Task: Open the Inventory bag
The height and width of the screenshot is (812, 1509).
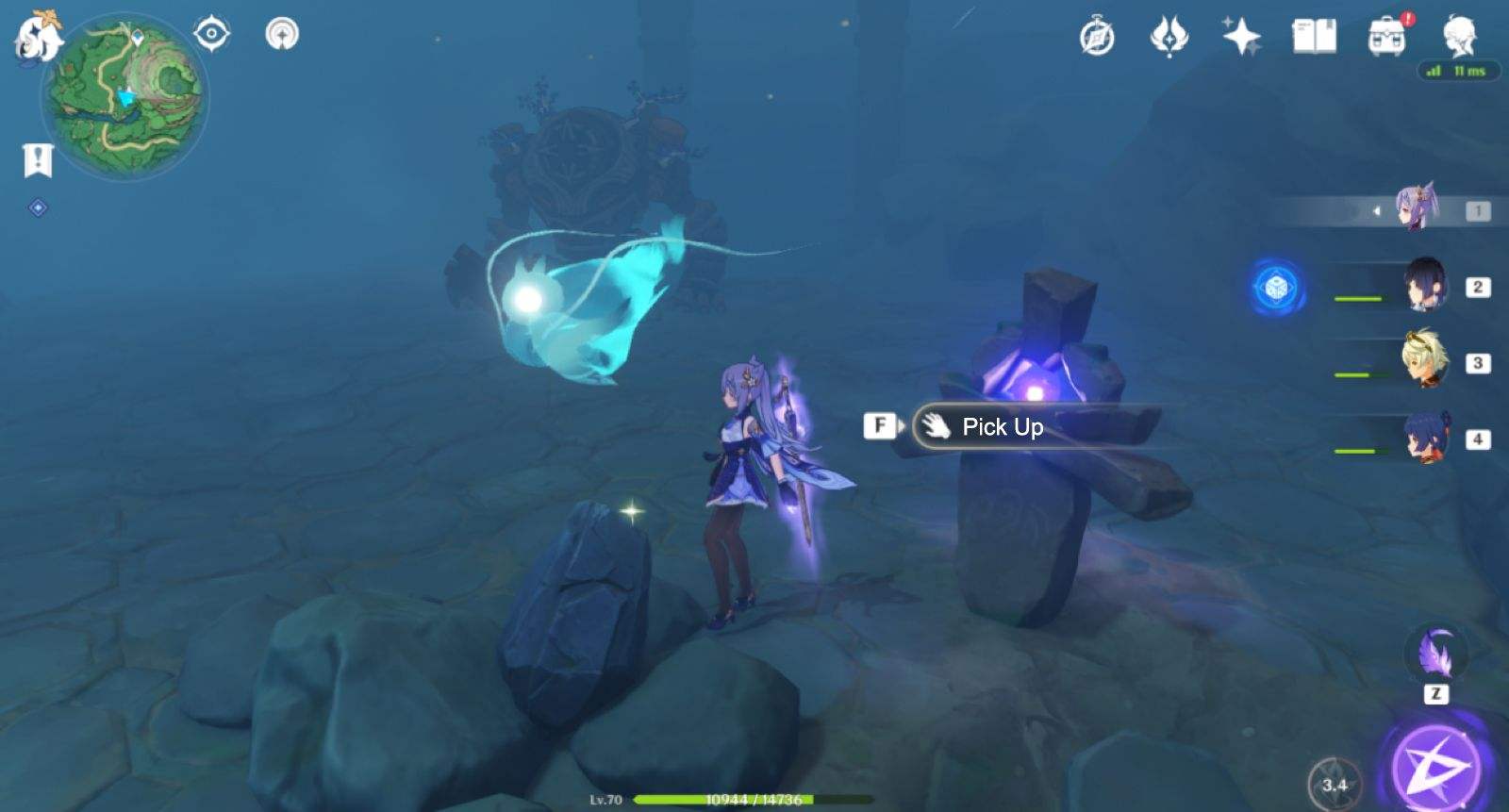Action: pos(1386,34)
